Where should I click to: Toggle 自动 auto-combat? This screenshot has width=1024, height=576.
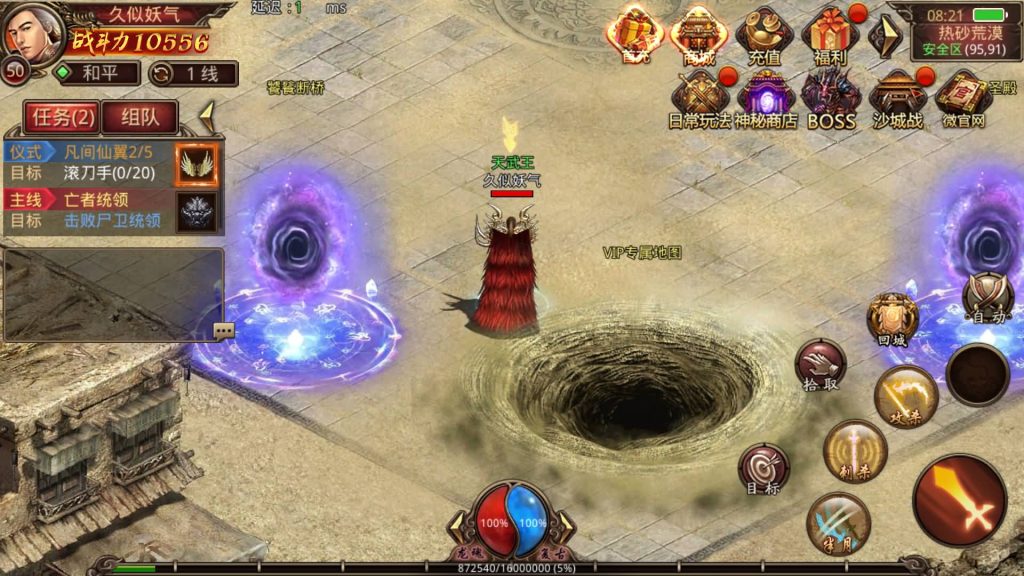coord(988,297)
